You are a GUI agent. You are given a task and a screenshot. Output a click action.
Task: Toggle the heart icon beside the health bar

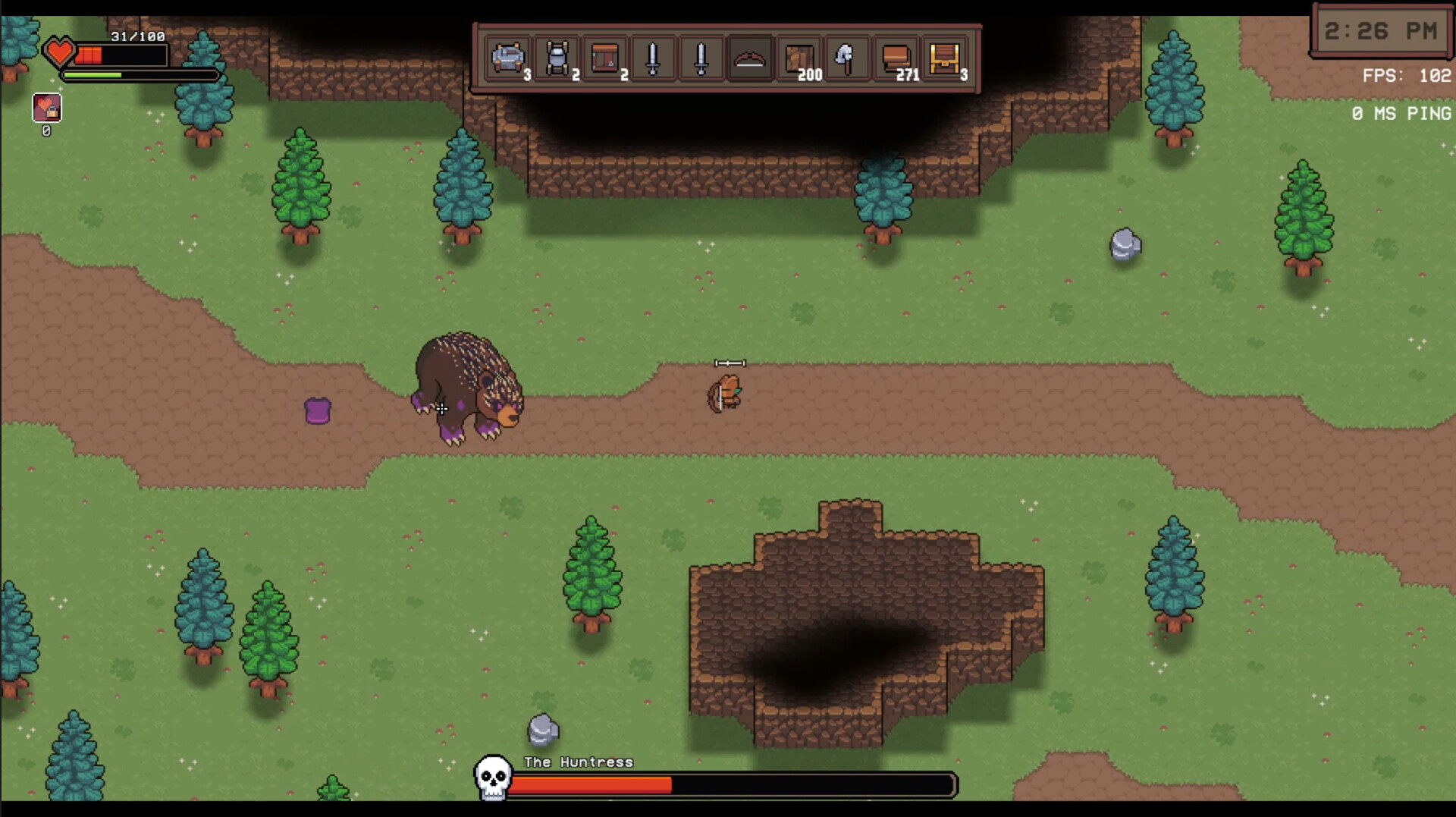[x=61, y=51]
